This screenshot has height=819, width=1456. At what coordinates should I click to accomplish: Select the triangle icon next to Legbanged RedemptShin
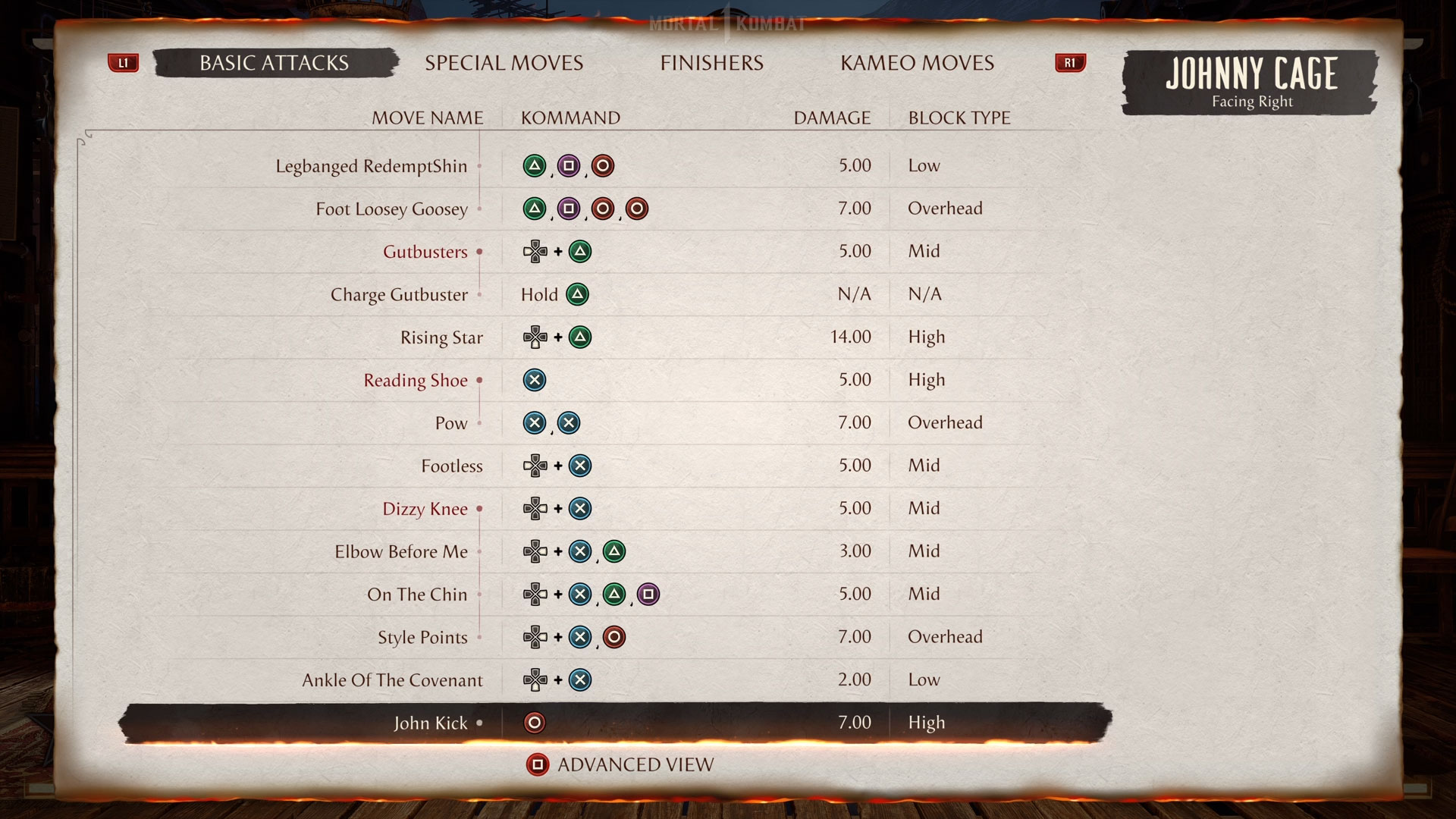point(535,165)
